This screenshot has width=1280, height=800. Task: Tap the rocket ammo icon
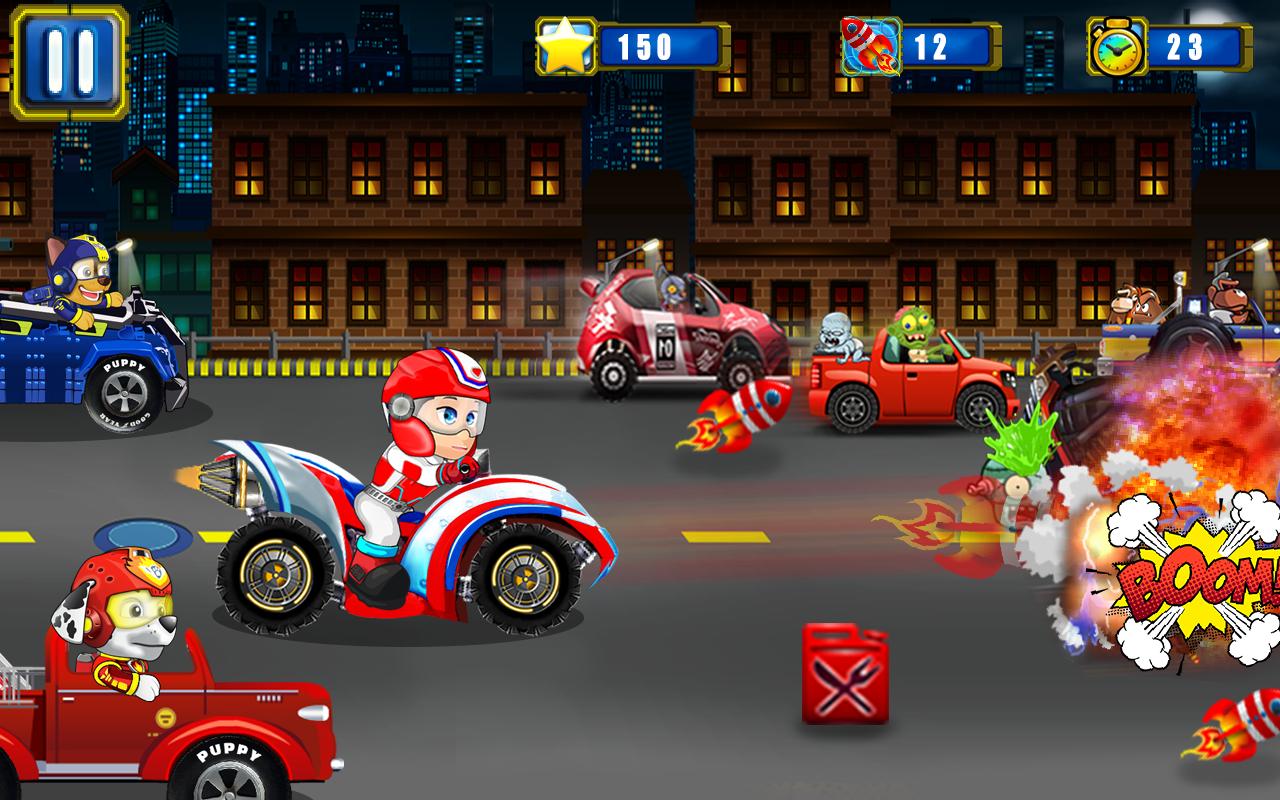870,46
